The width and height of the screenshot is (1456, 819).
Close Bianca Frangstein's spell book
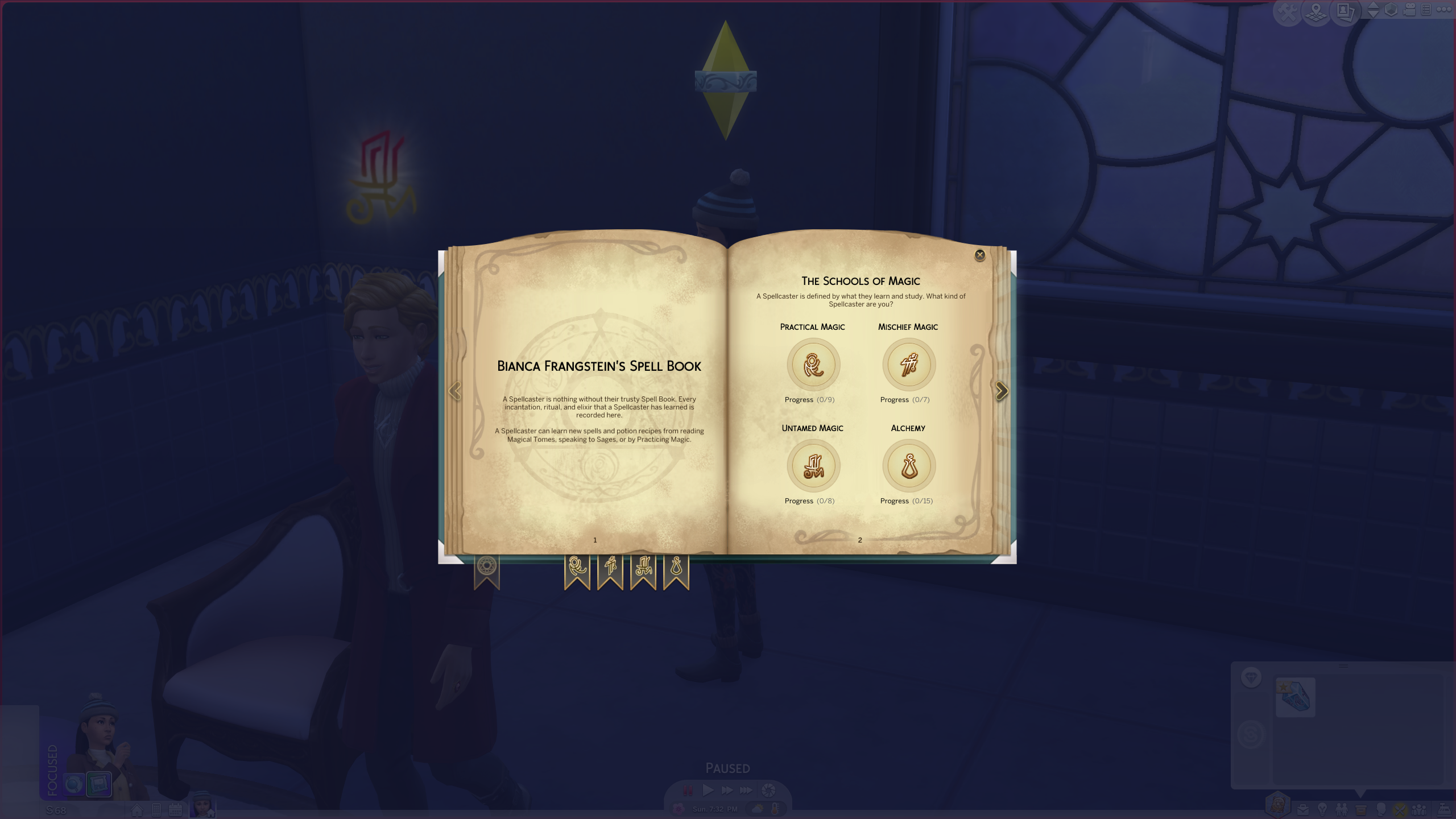[980, 255]
